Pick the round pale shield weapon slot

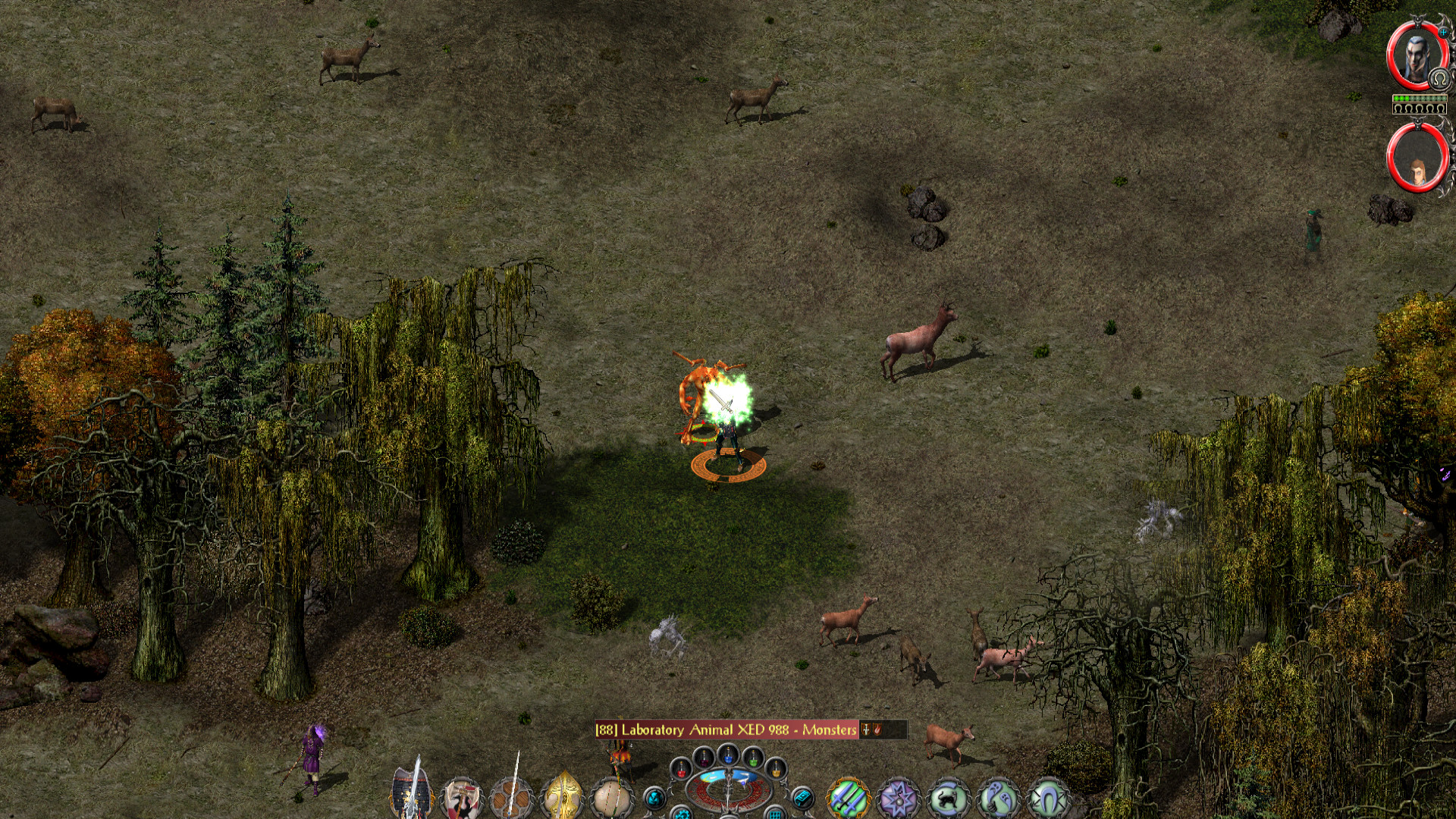pos(612,798)
